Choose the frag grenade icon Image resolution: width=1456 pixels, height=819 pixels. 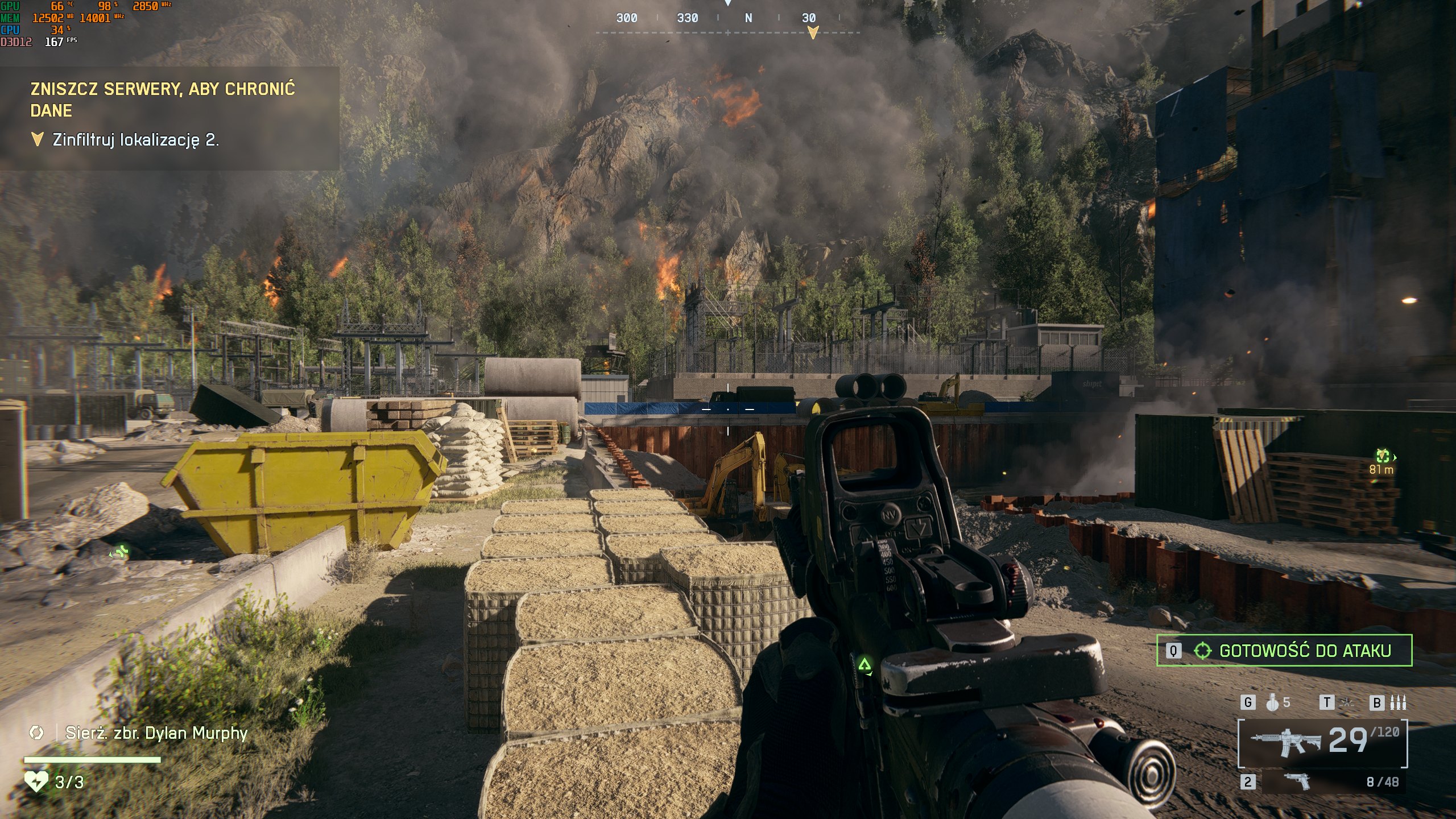1272,703
